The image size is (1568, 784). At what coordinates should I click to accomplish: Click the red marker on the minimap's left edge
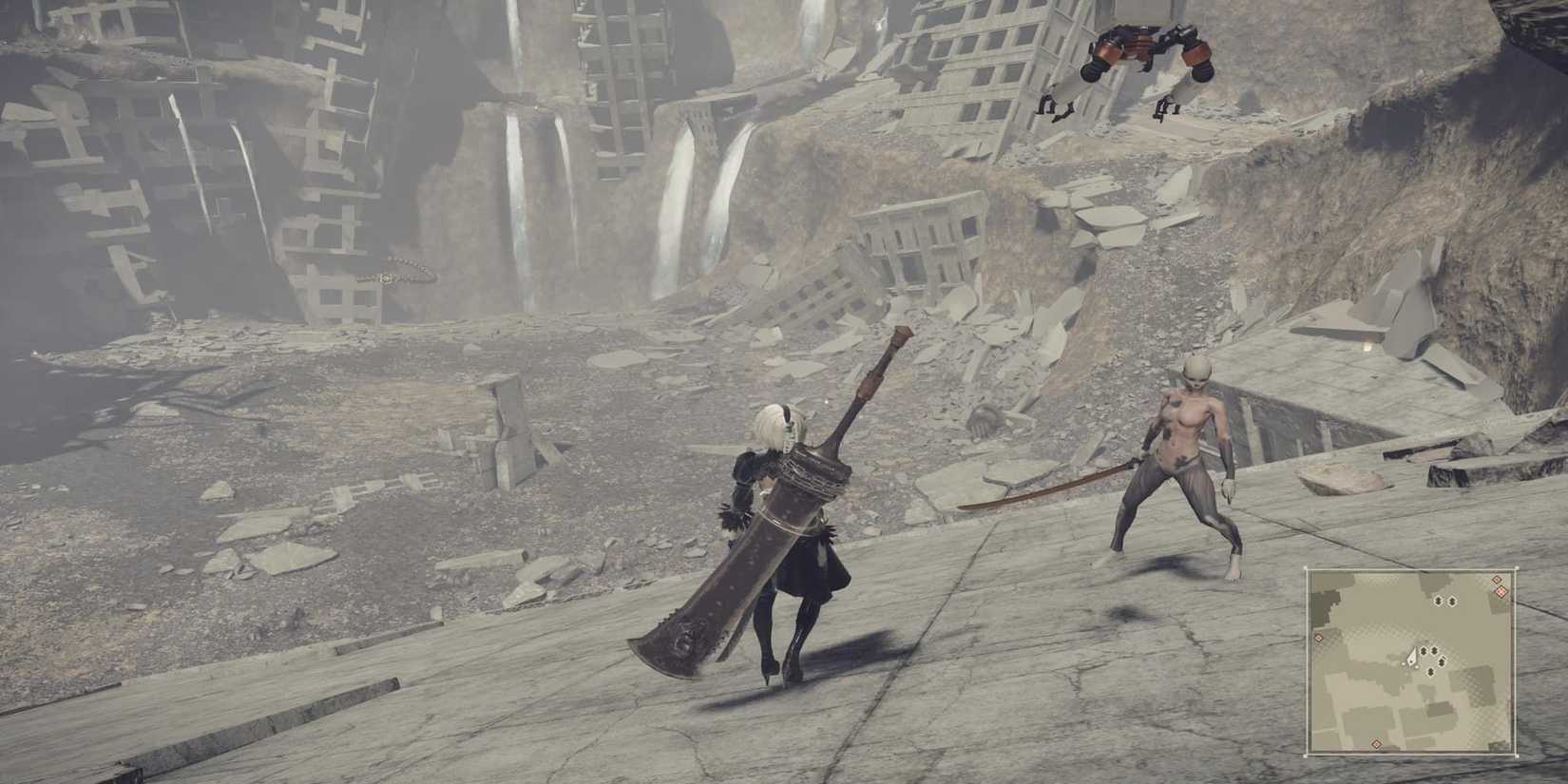1319,638
